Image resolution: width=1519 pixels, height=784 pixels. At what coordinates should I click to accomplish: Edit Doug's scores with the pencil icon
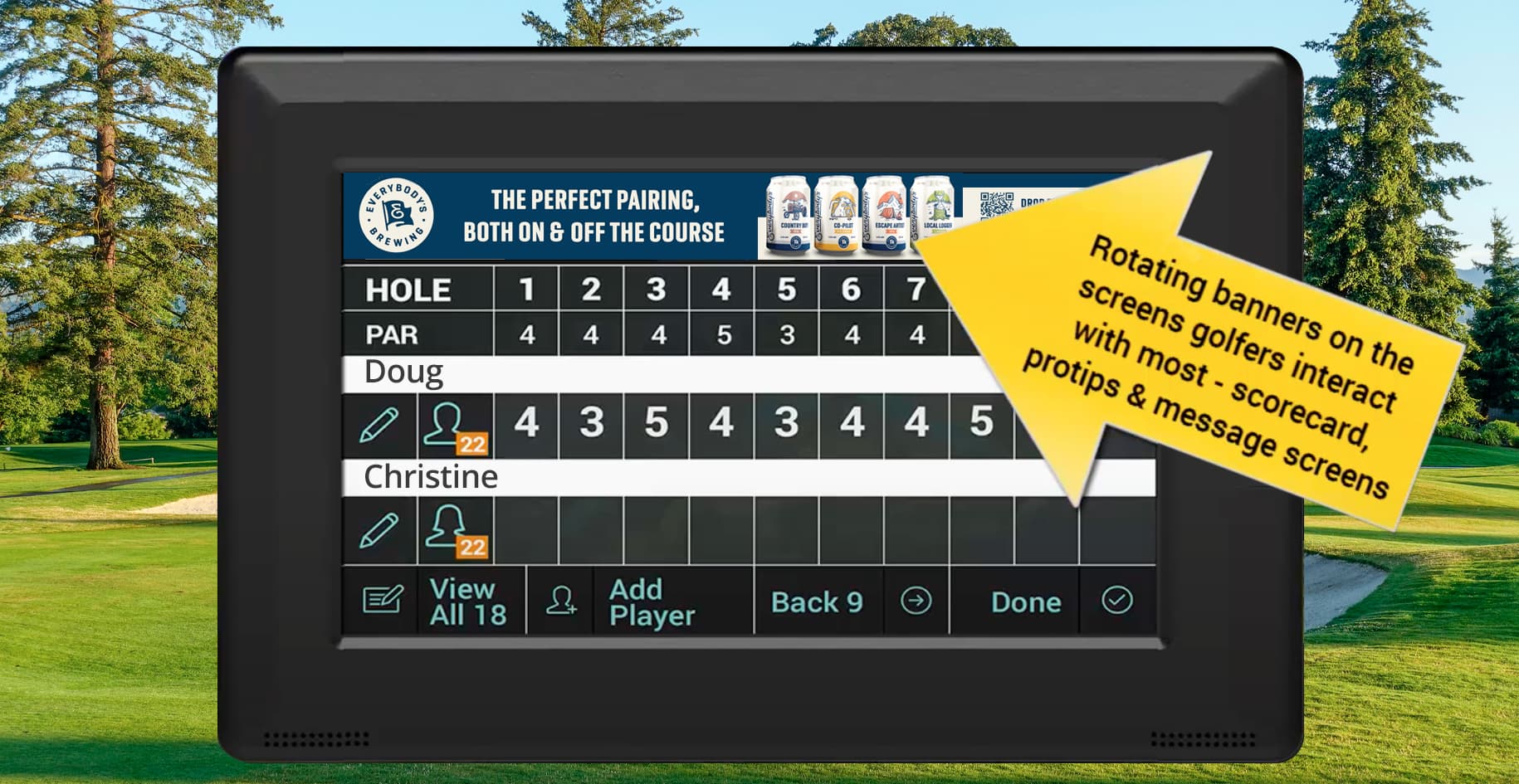(379, 426)
